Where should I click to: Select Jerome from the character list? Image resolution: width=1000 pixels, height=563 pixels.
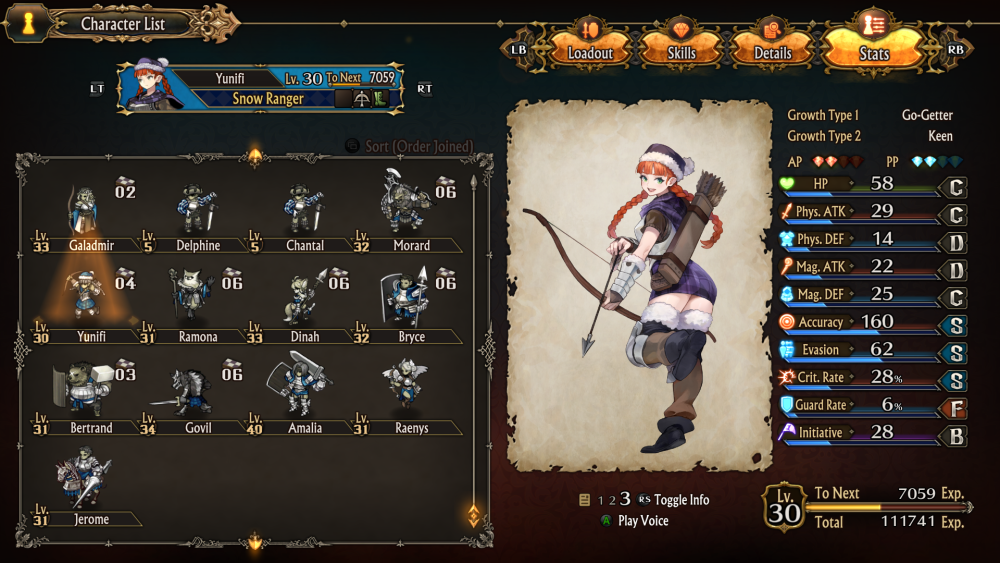click(x=88, y=489)
